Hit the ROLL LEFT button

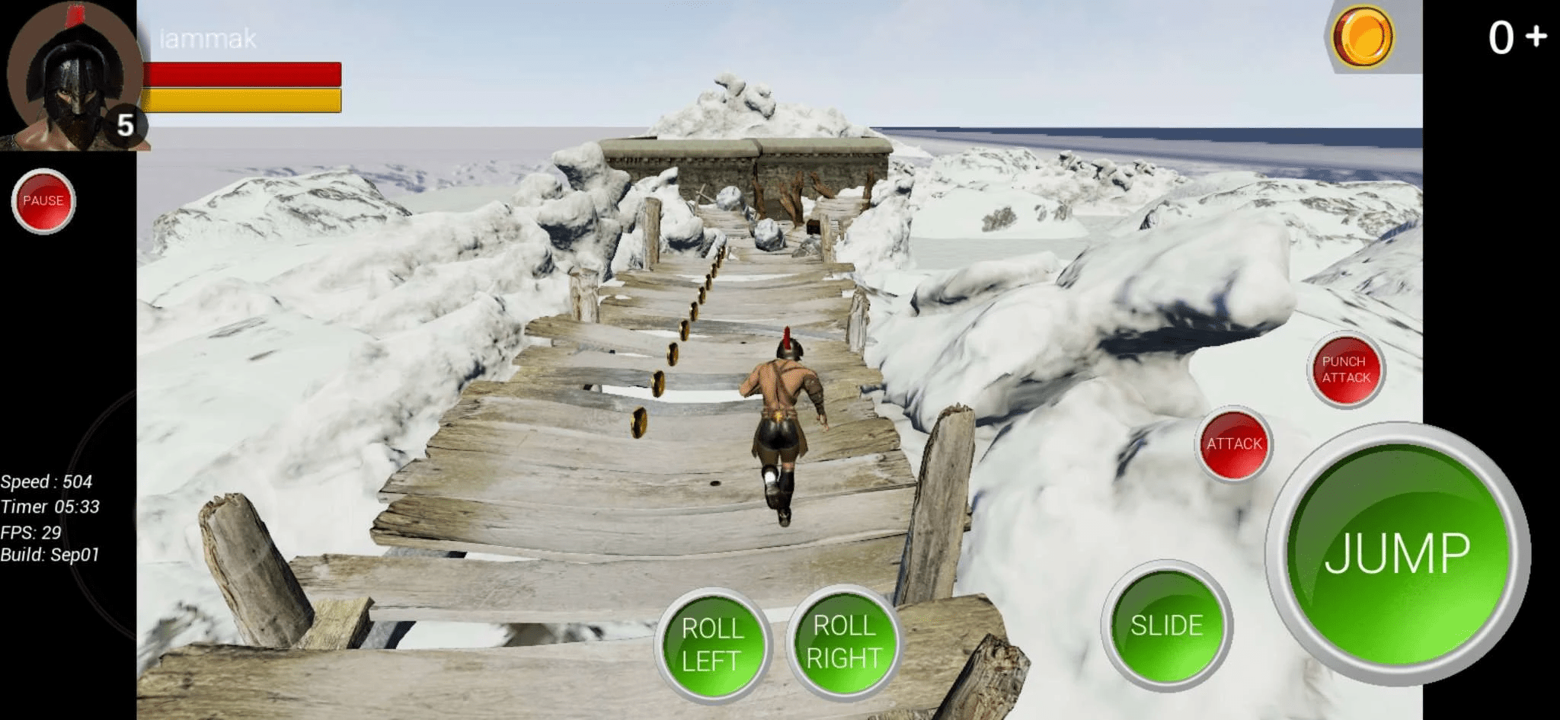712,644
